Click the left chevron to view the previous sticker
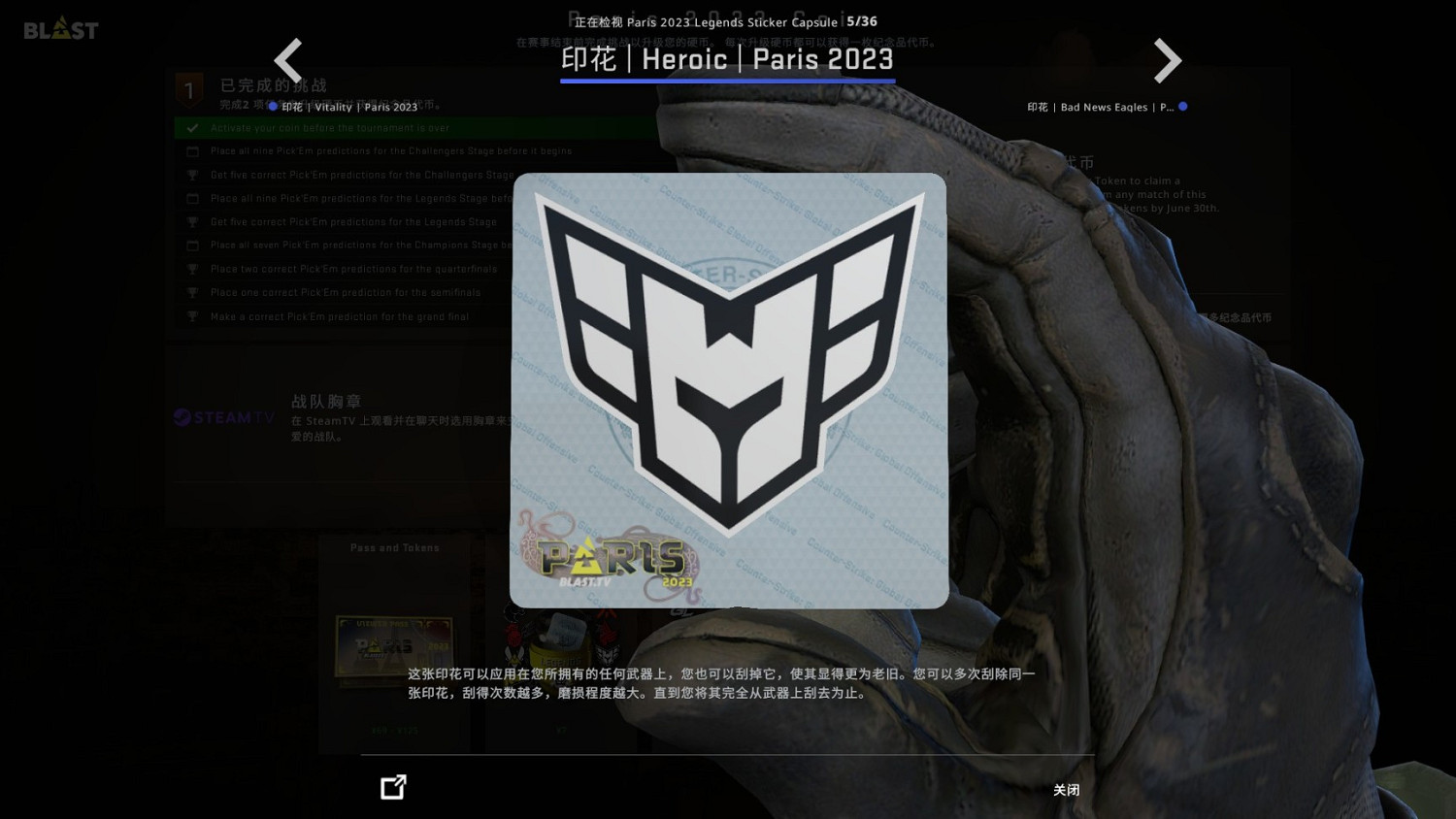 click(288, 60)
